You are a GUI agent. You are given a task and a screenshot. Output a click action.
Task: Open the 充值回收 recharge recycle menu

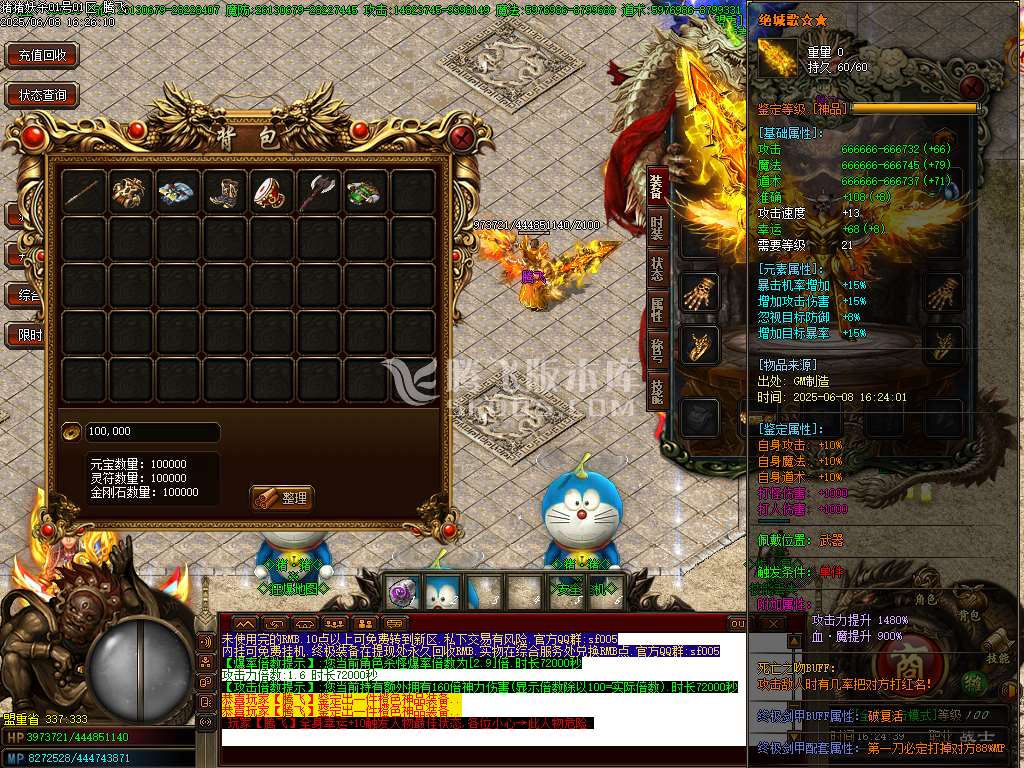tap(42, 56)
